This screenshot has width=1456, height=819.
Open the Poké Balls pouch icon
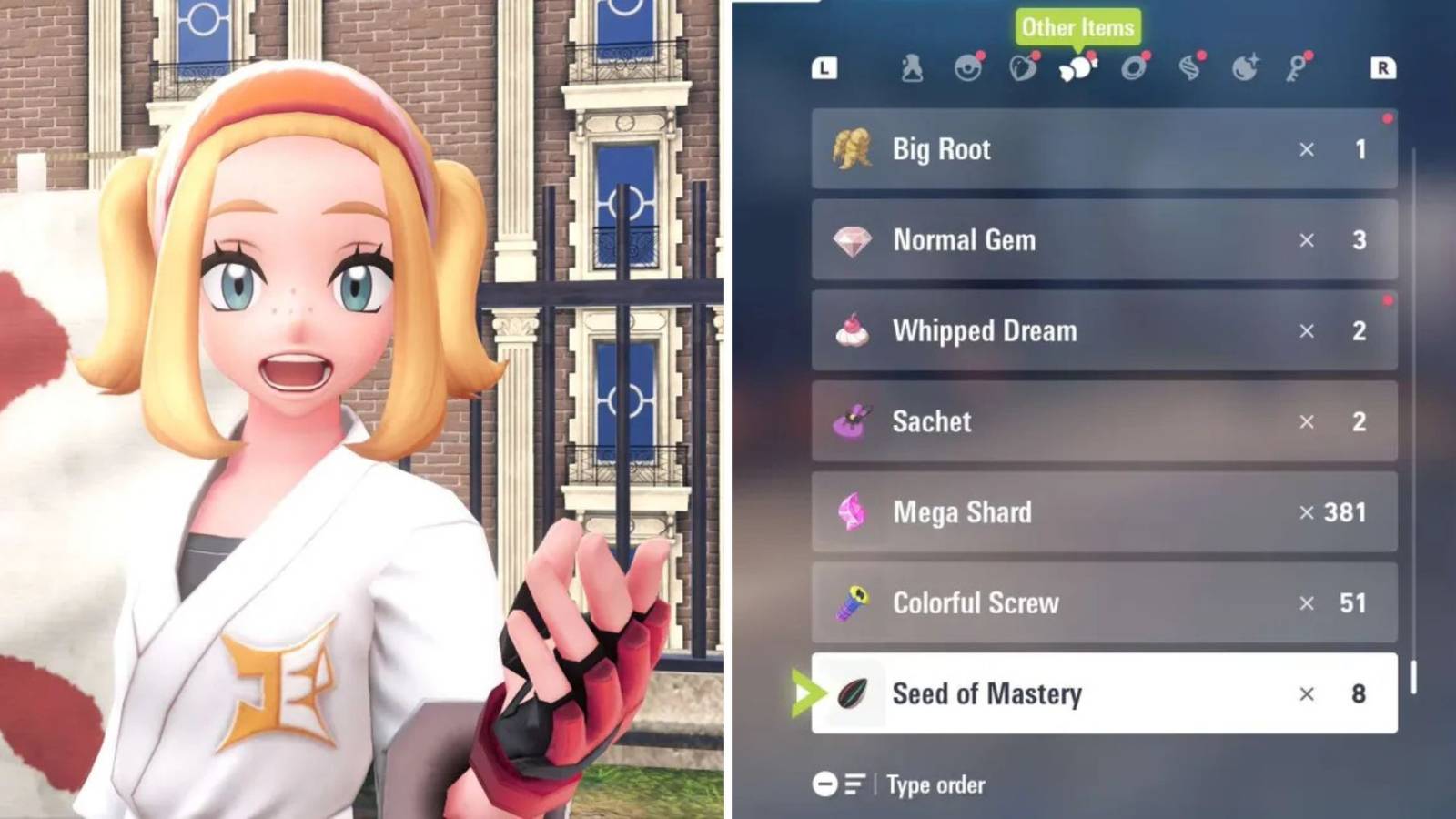coord(967,66)
